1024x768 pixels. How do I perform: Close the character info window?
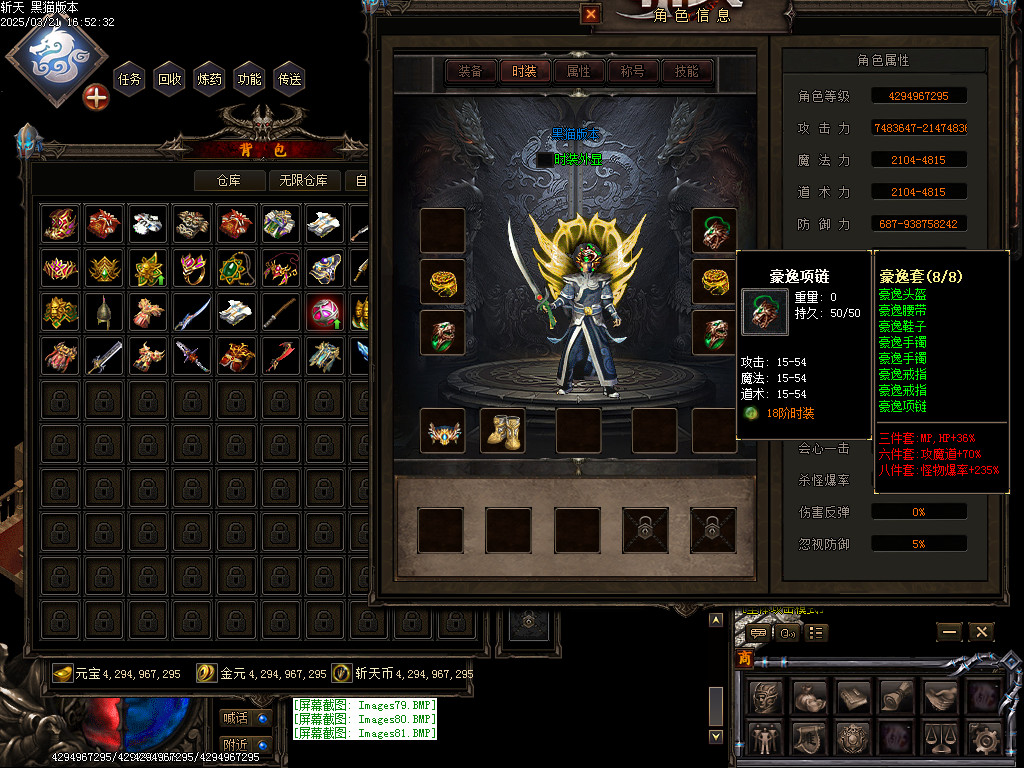[x=591, y=14]
